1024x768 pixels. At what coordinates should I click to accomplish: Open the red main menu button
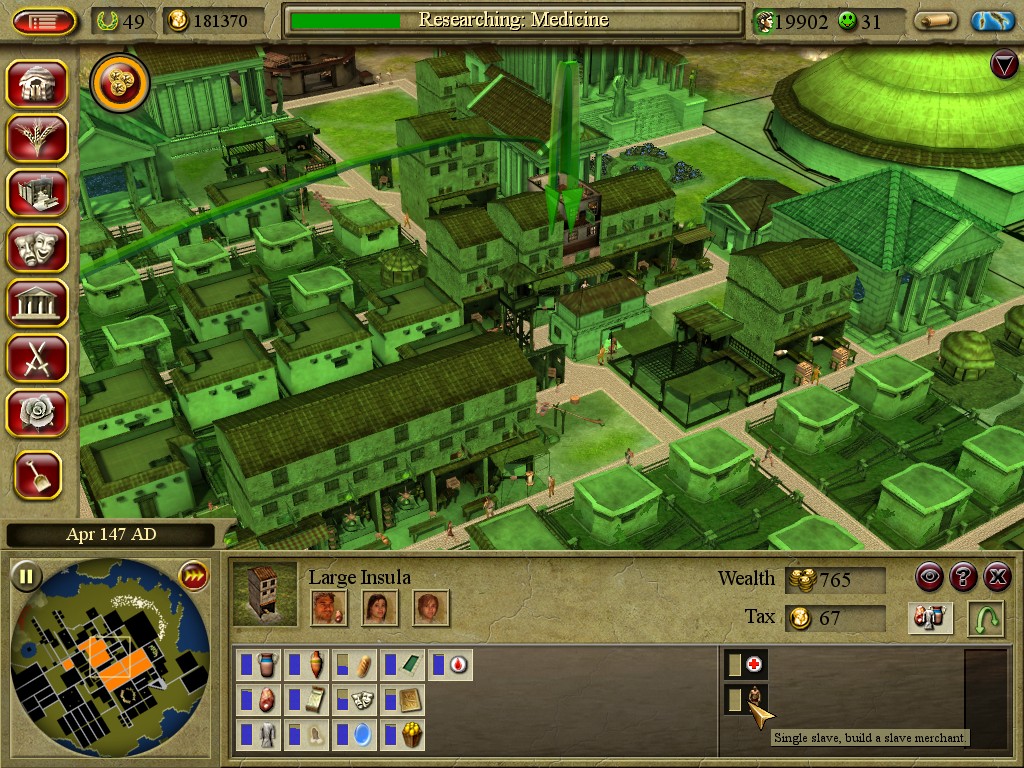tap(44, 21)
